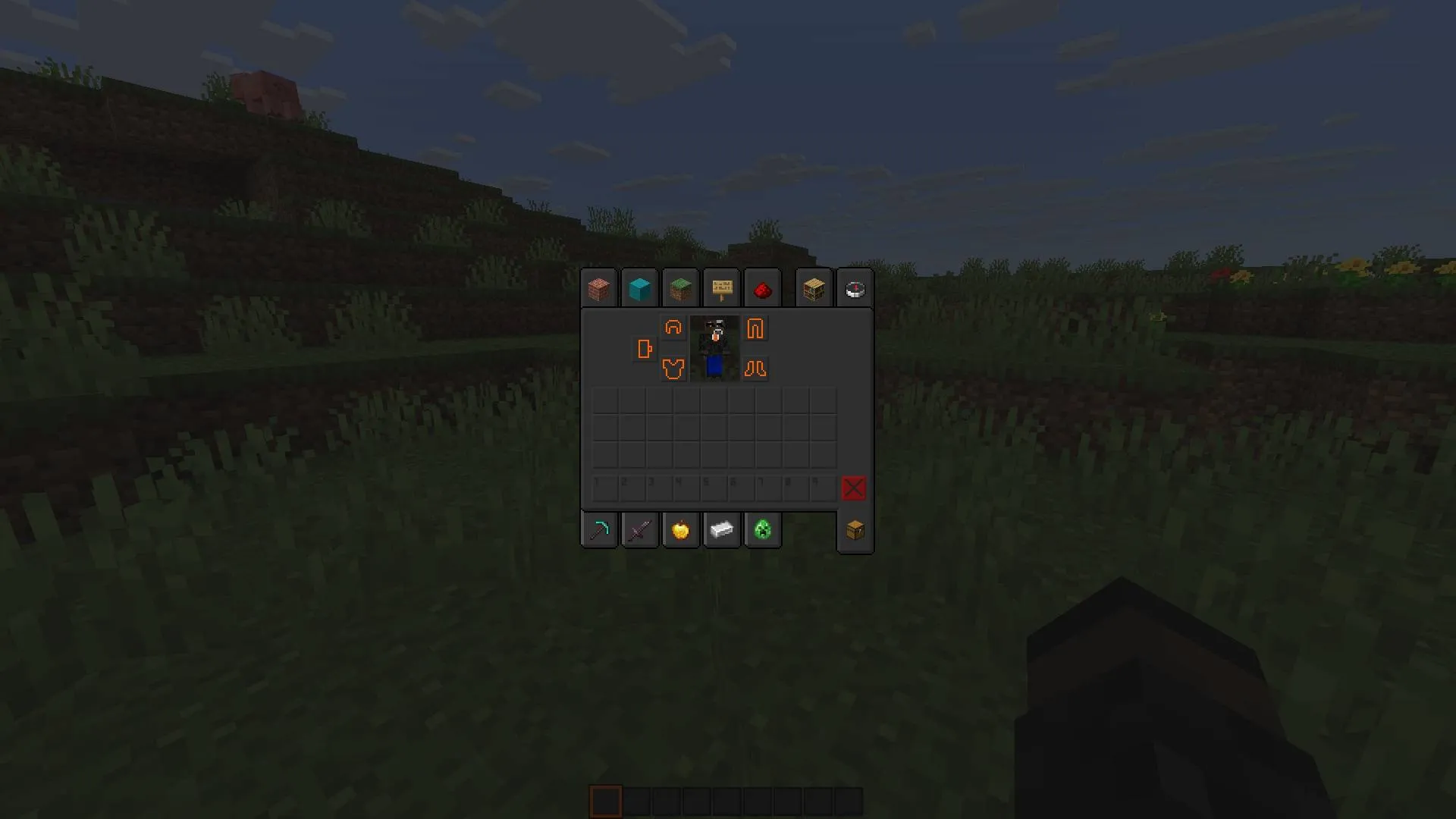
Task: Open the Functional Blocks sign tab
Action: point(721,288)
